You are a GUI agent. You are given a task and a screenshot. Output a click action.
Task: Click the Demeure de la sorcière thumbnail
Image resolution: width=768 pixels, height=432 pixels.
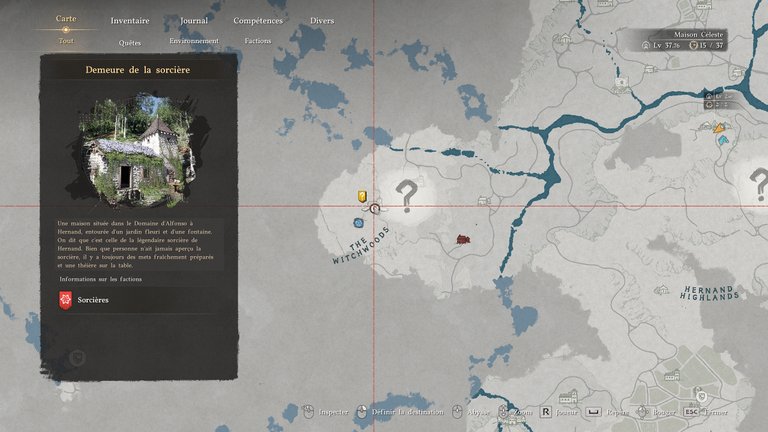(138, 150)
